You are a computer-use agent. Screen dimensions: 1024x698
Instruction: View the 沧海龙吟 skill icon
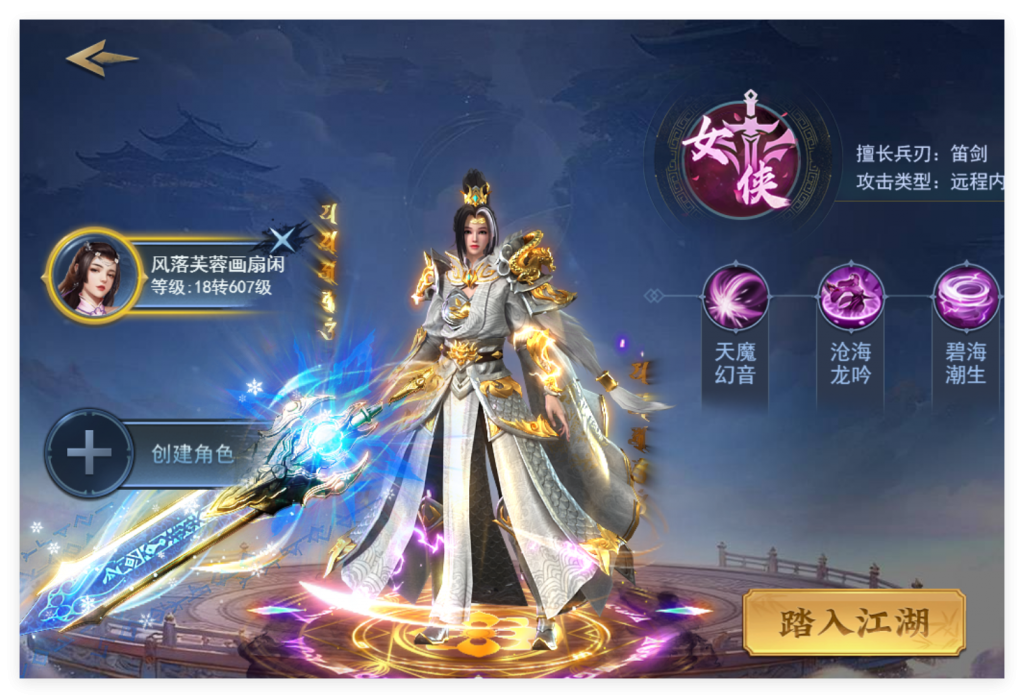coord(851,298)
